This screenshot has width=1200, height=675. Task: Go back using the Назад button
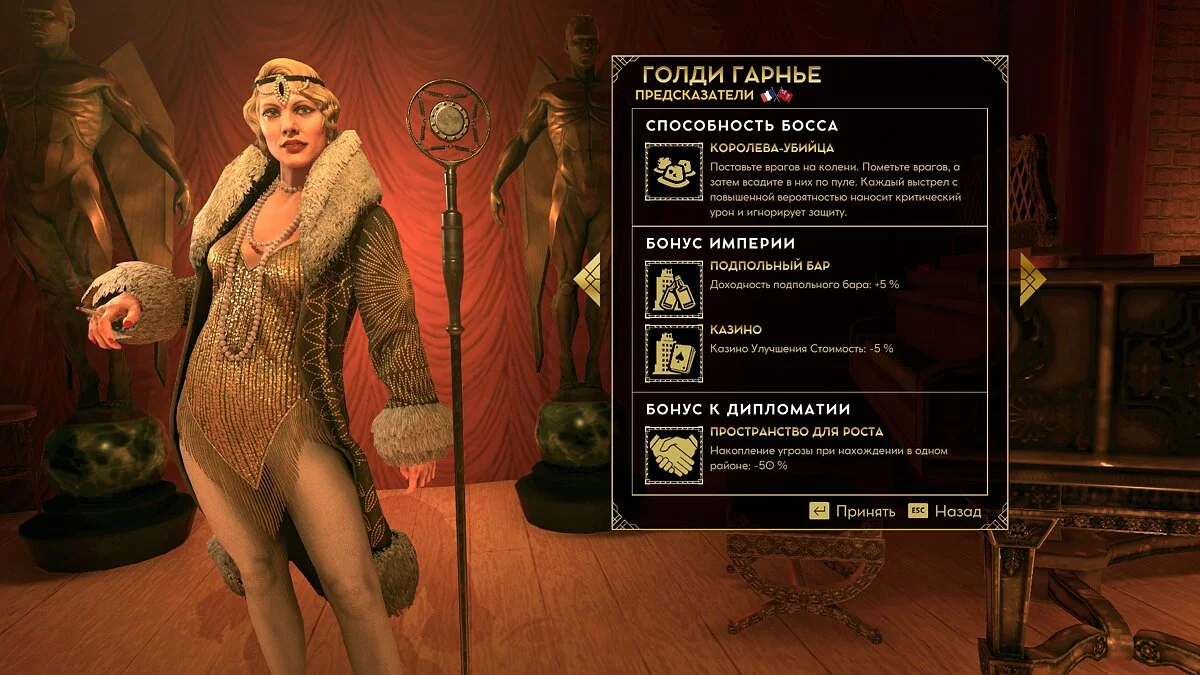(945, 511)
